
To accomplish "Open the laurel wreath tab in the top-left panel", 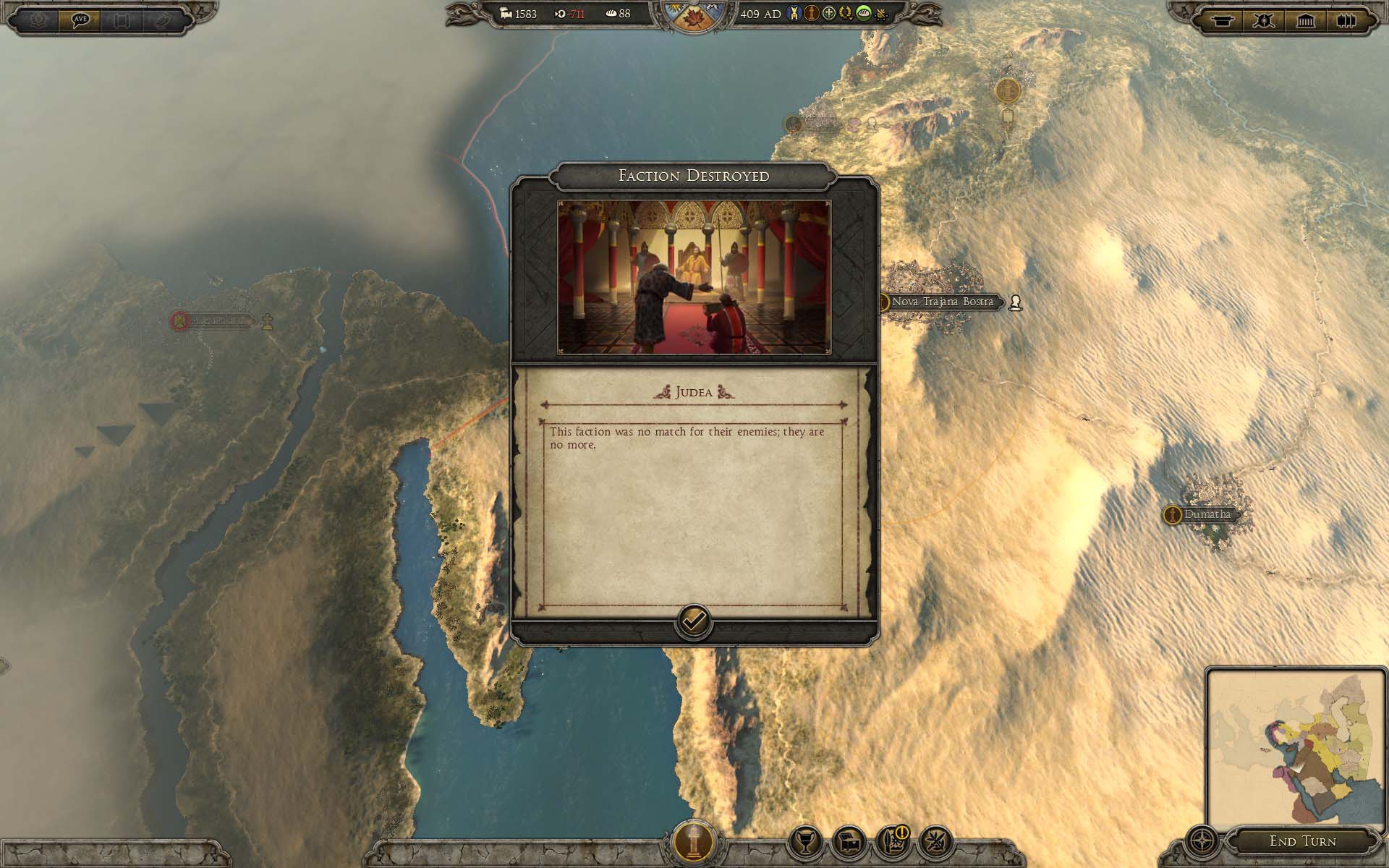I will [38, 20].
